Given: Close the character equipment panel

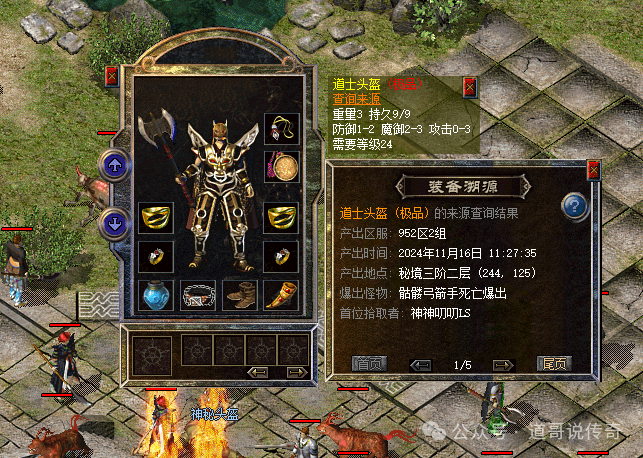Looking at the screenshot, I should (x=111, y=75).
